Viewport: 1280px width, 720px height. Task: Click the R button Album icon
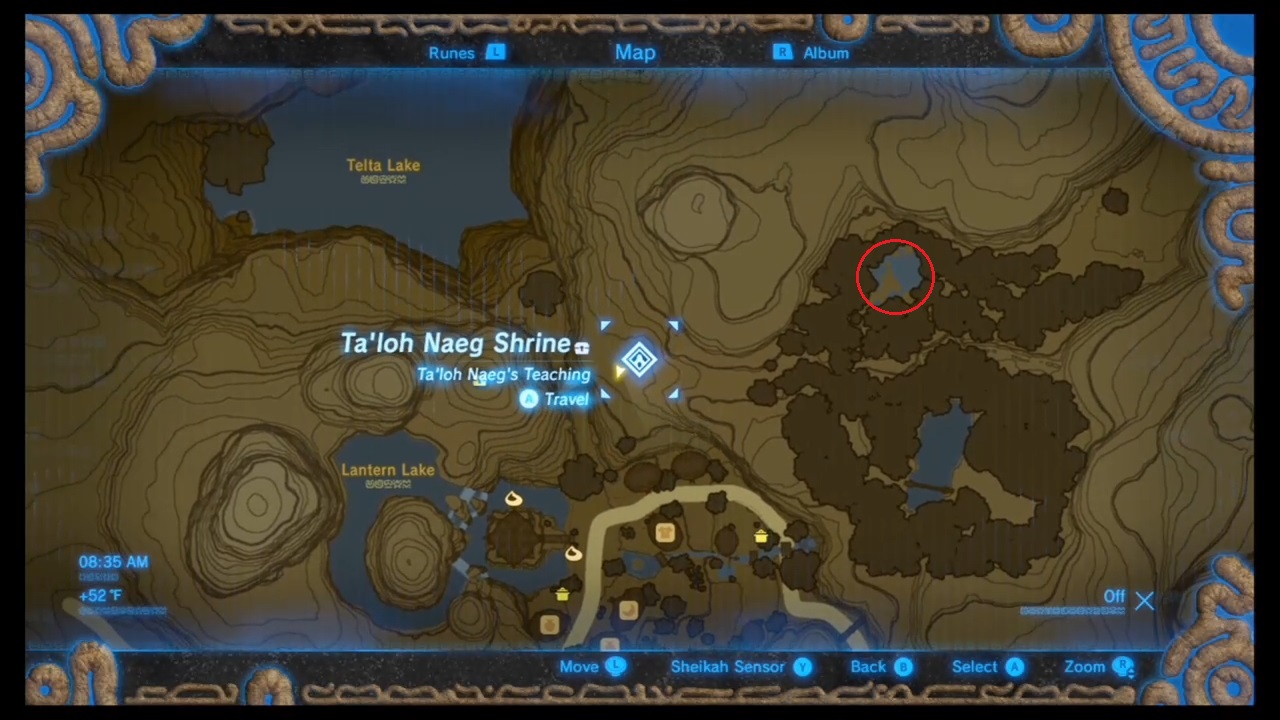coord(783,53)
